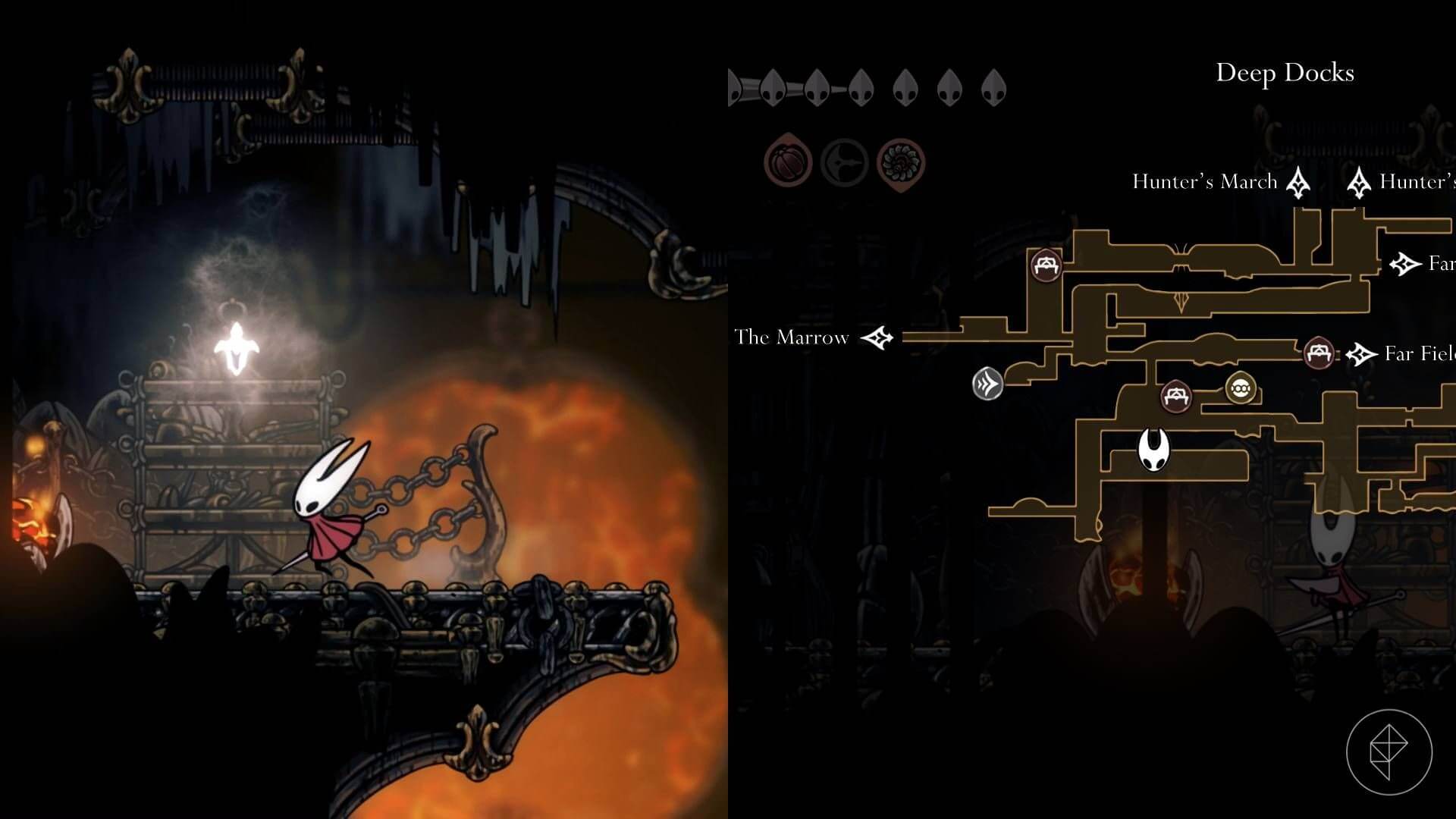Select the central bench marker above Hornet's position
The image size is (1456, 819).
point(1177,396)
